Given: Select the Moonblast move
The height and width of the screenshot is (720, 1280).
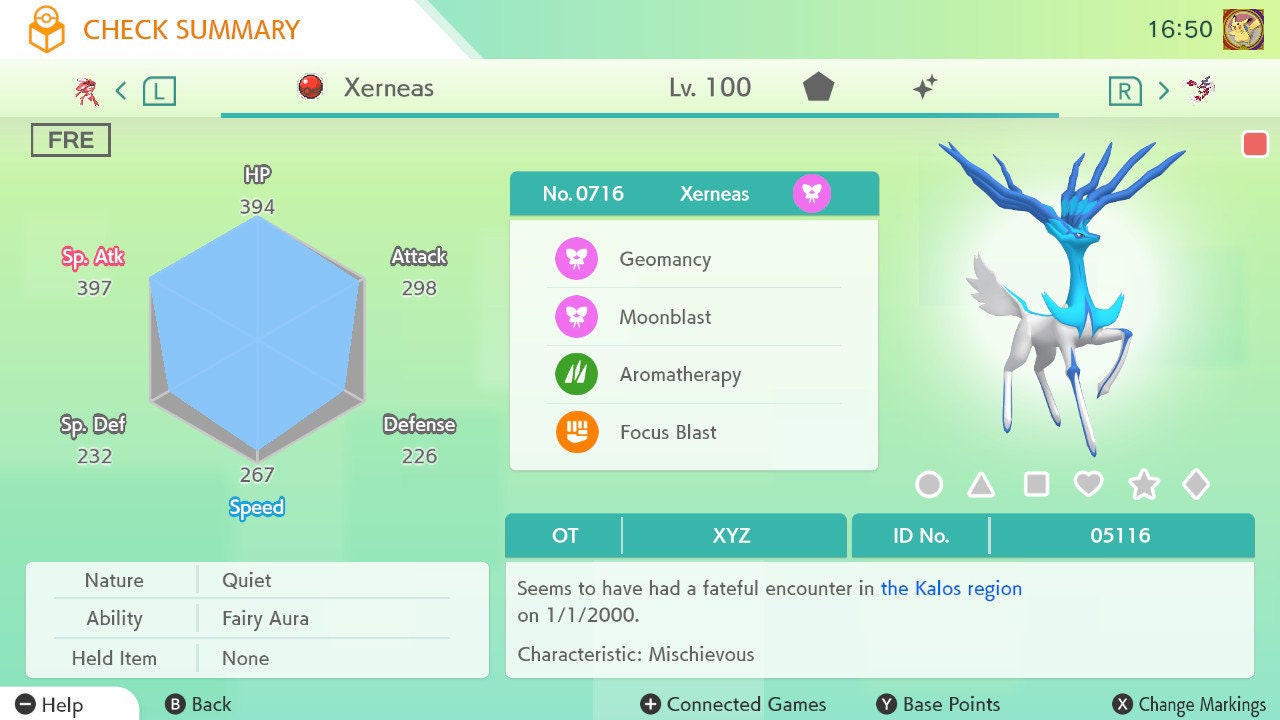Looking at the screenshot, I should coord(665,318).
